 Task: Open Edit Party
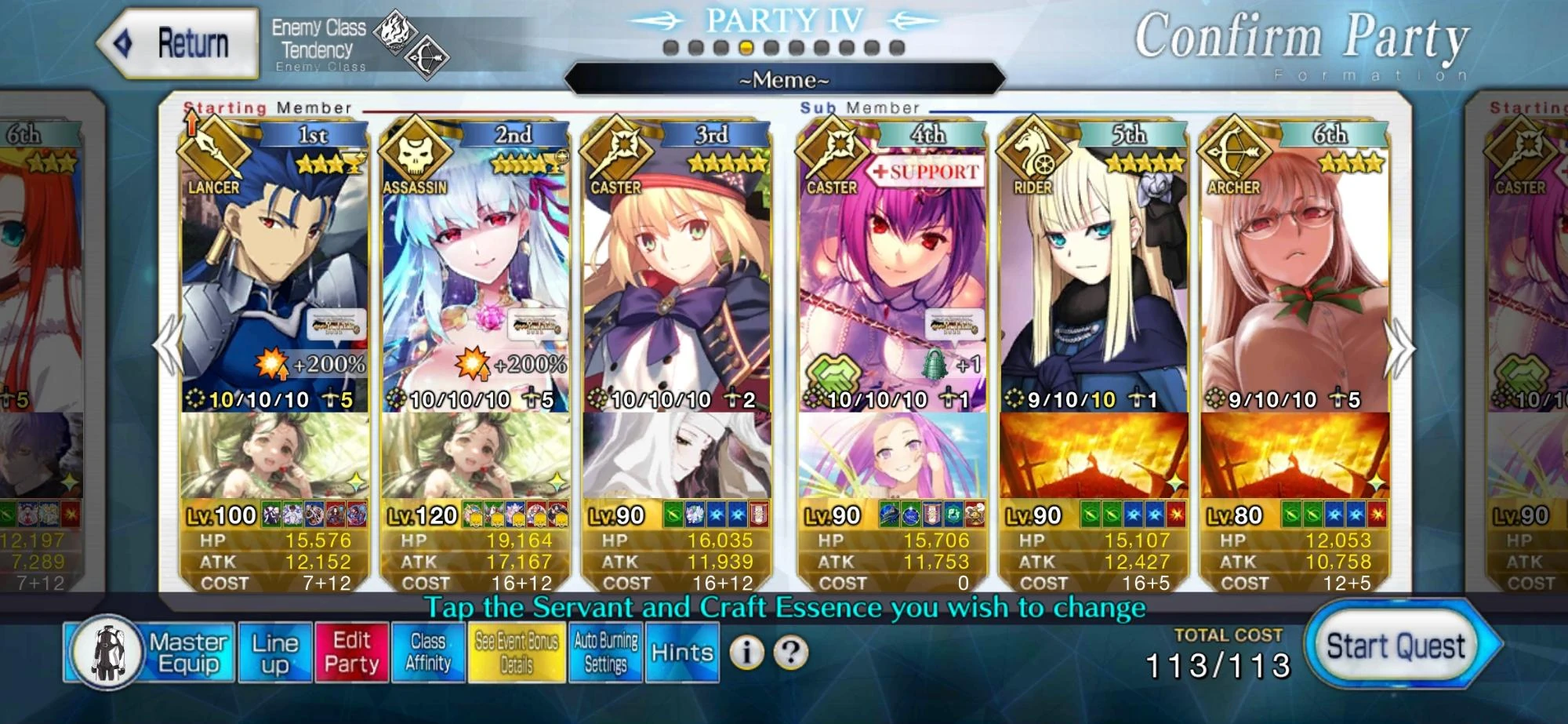click(x=352, y=651)
